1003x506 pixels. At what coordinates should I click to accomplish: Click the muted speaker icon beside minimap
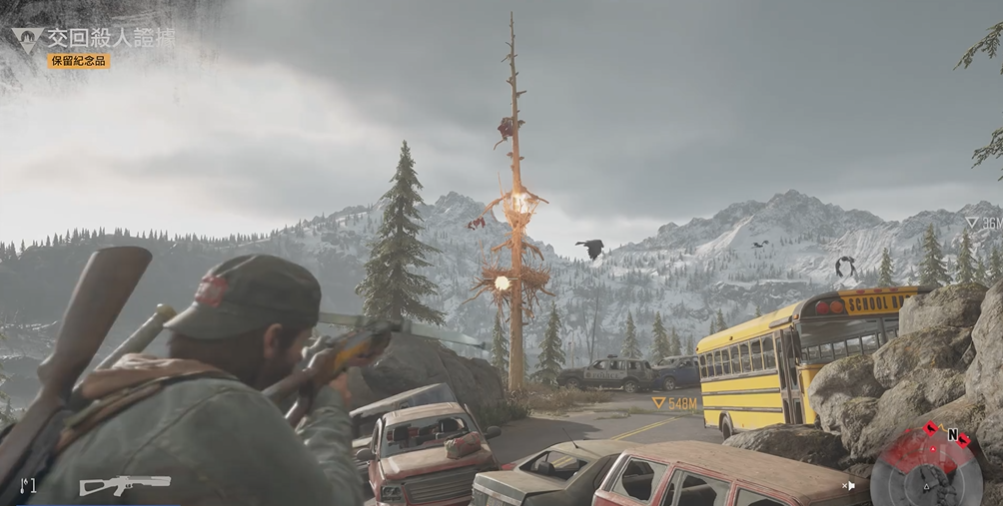pyautogui.click(x=849, y=486)
